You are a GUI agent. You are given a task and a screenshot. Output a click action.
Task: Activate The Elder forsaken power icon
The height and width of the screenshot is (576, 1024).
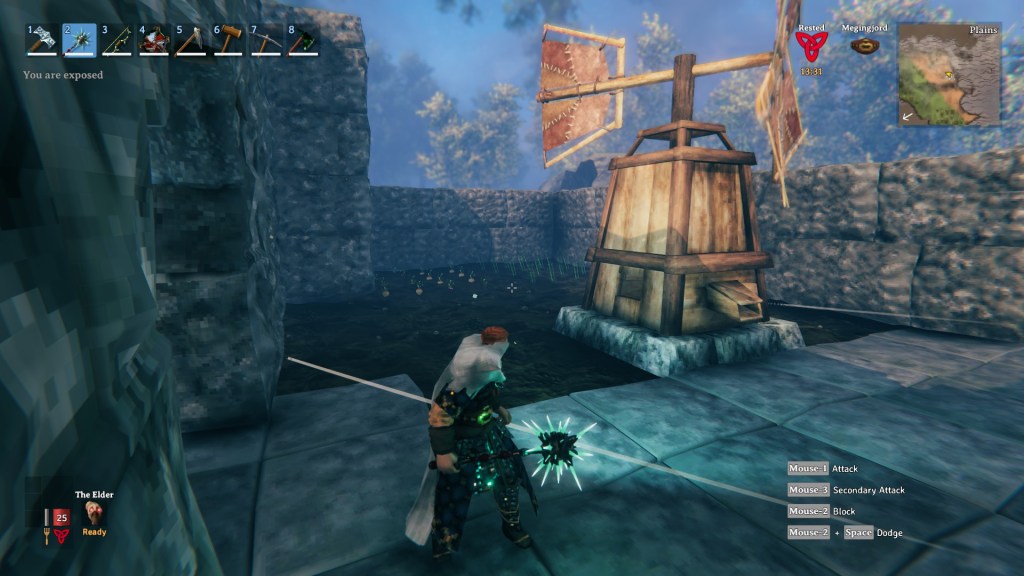pos(95,513)
